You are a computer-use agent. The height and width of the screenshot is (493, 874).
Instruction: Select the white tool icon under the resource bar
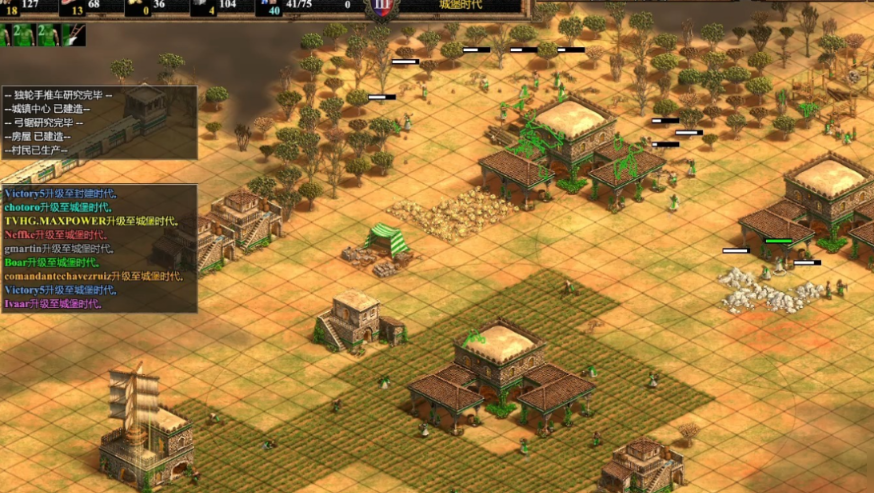pyautogui.click(x=73, y=35)
